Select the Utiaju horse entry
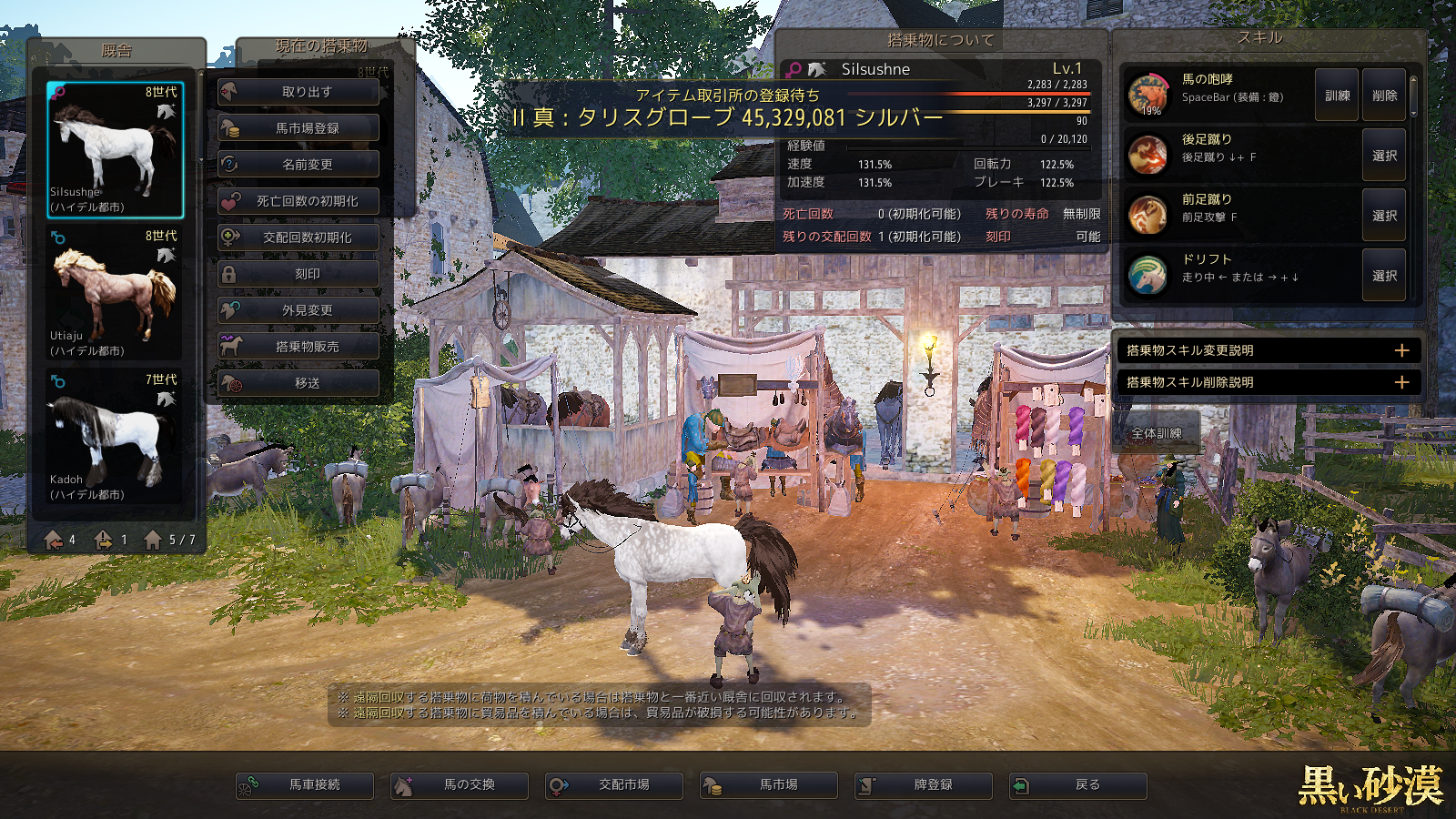 click(x=116, y=293)
